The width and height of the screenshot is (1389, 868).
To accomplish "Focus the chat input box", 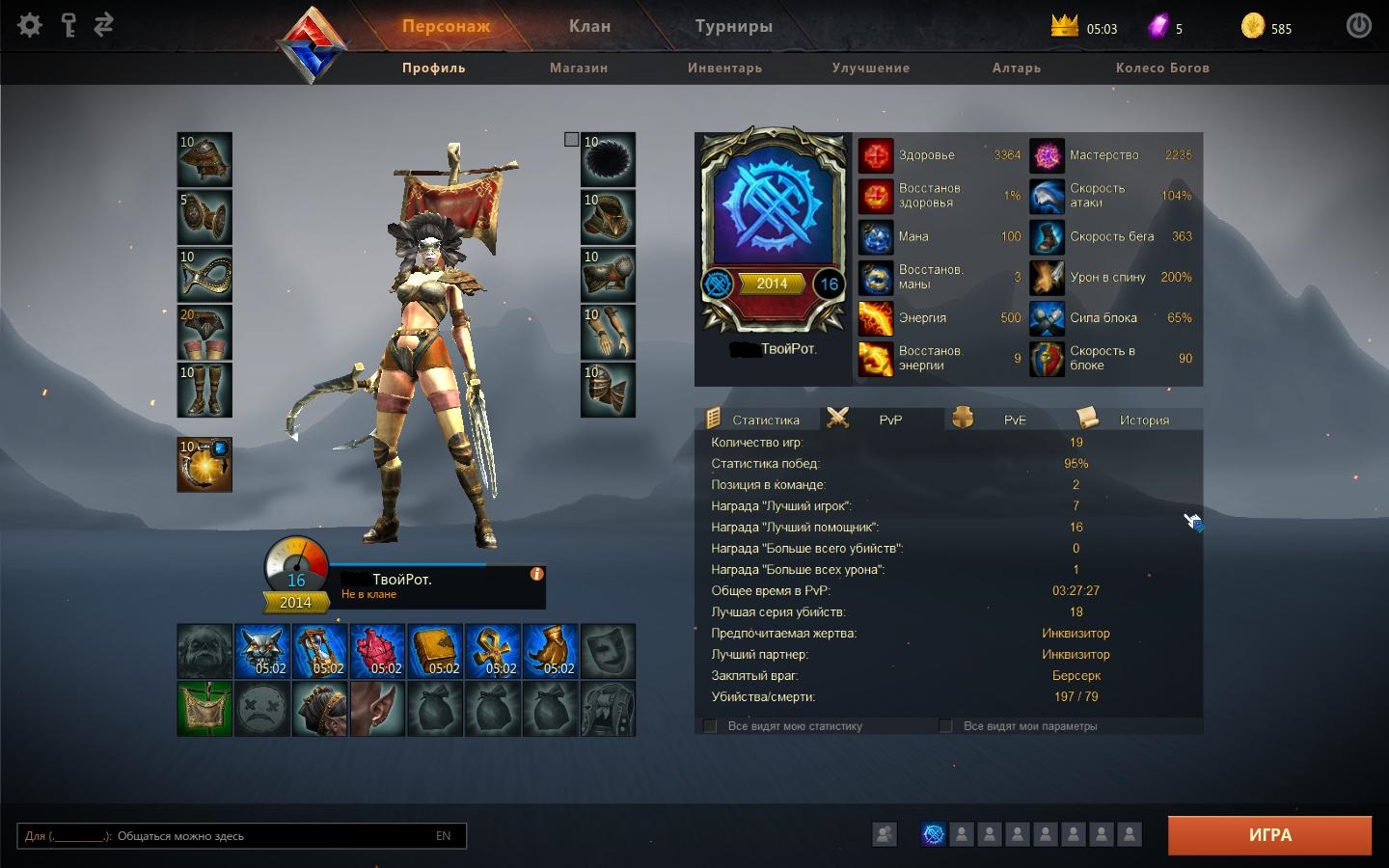I will coord(241,836).
